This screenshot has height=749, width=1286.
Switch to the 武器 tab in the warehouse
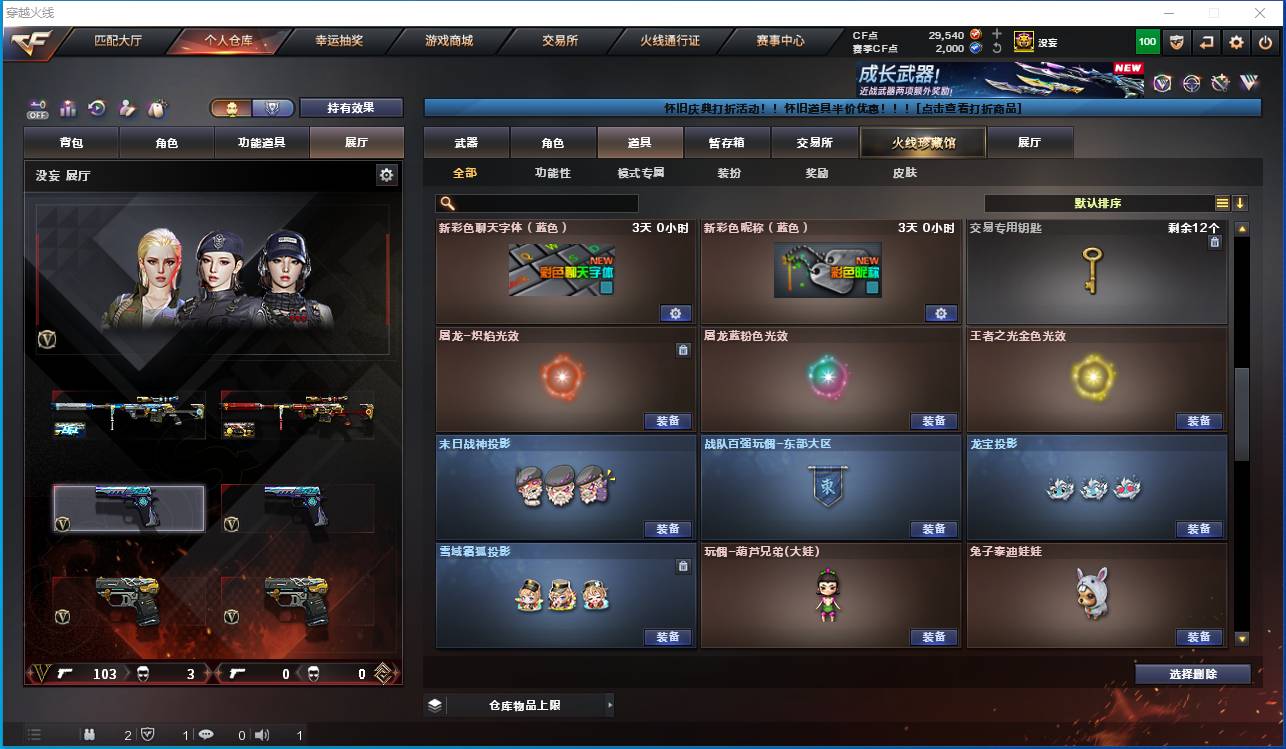click(464, 142)
